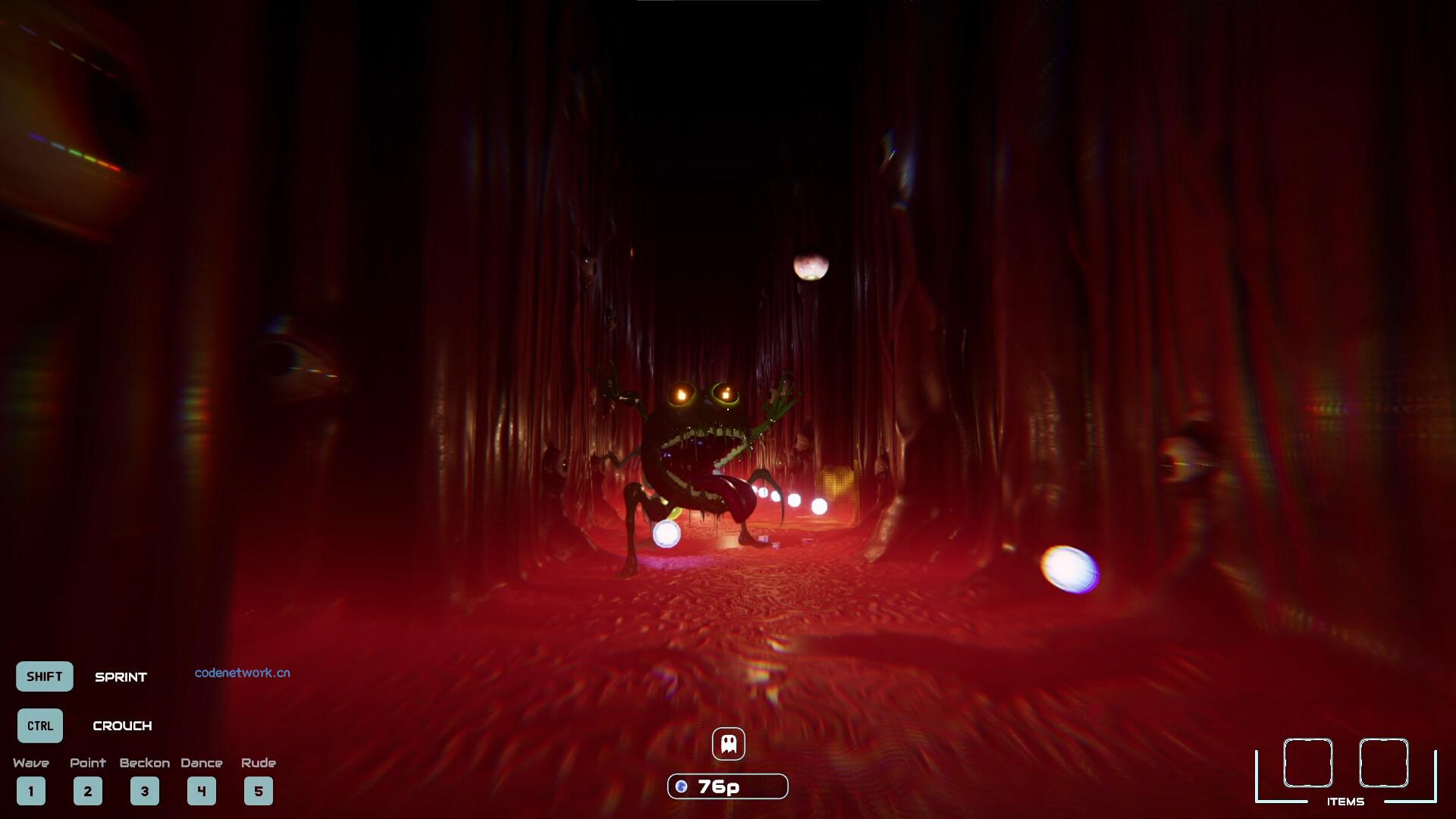Select the Point emote icon labeled 2
This screenshot has width=1456, height=819.
[x=88, y=791]
